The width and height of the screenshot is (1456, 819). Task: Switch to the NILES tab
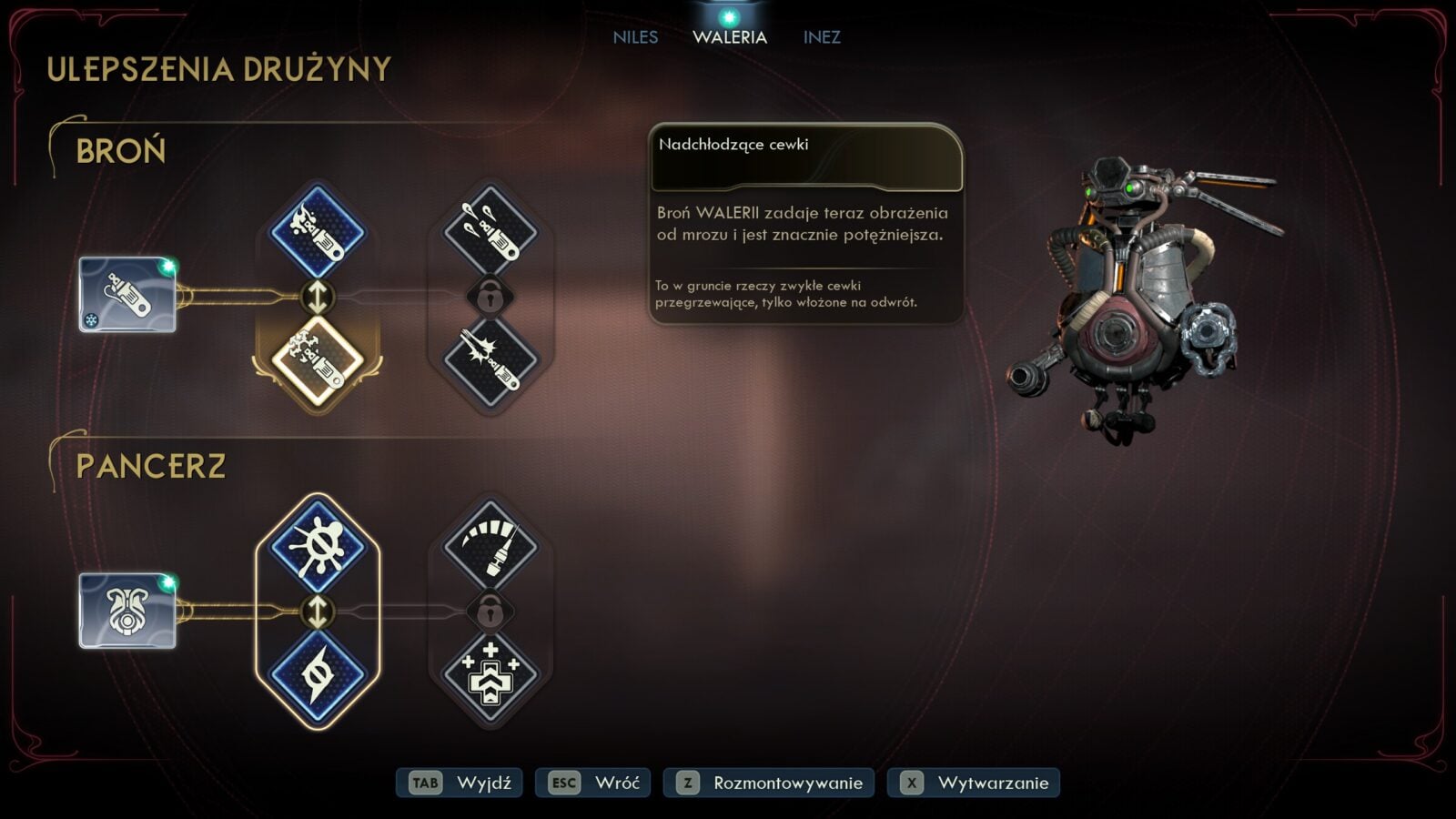635,37
